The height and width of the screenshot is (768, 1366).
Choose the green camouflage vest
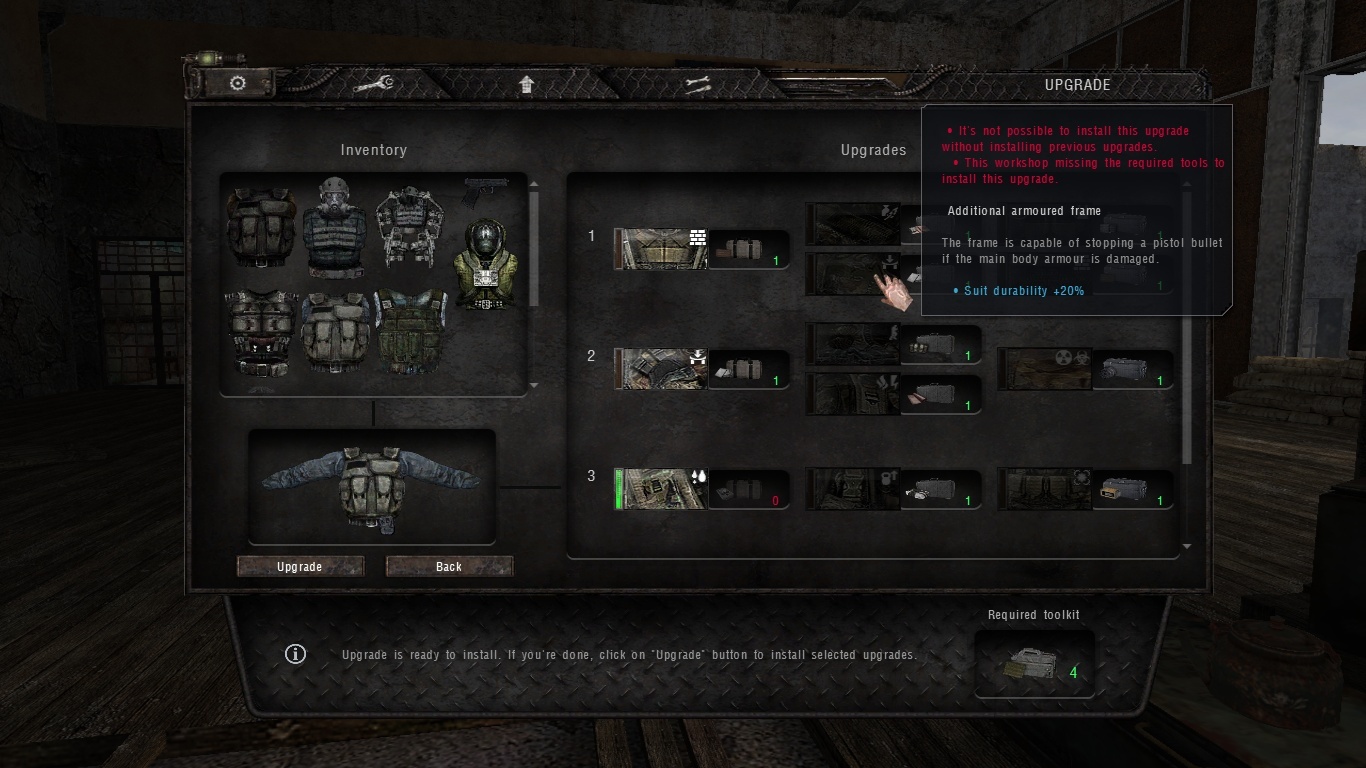pyautogui.click(x=411, y=334)
